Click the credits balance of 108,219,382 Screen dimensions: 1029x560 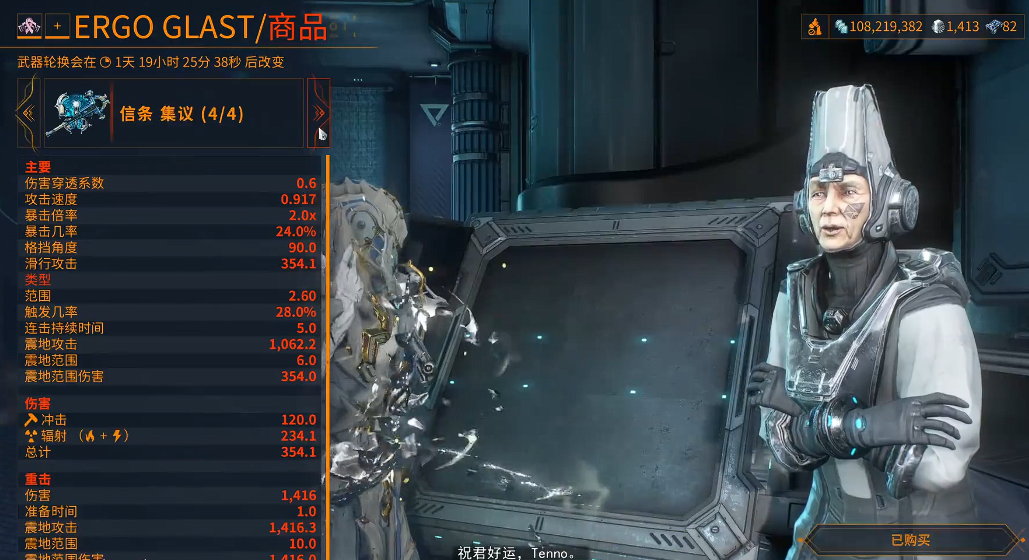tap(878, 27)
